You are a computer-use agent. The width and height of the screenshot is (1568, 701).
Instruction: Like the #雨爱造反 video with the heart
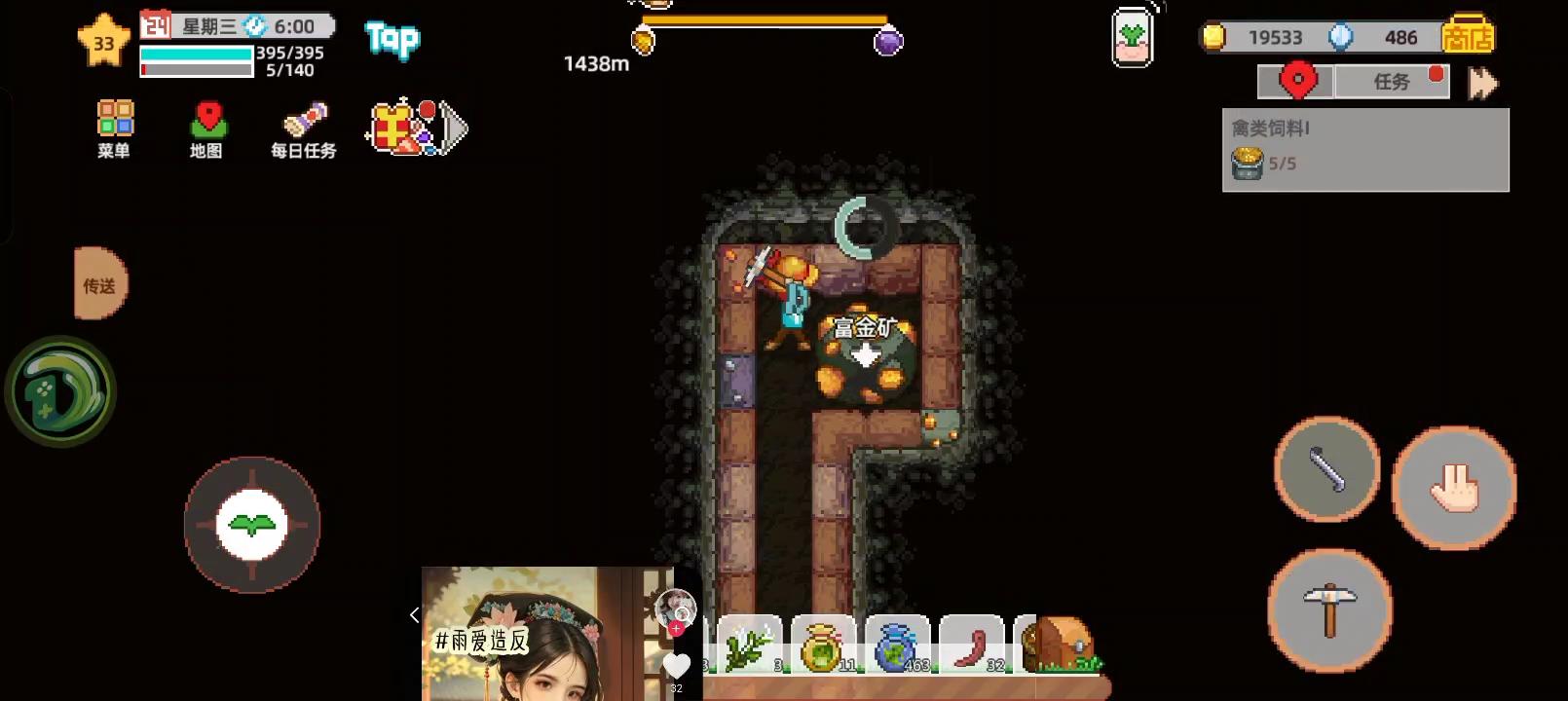coord(676,666)
